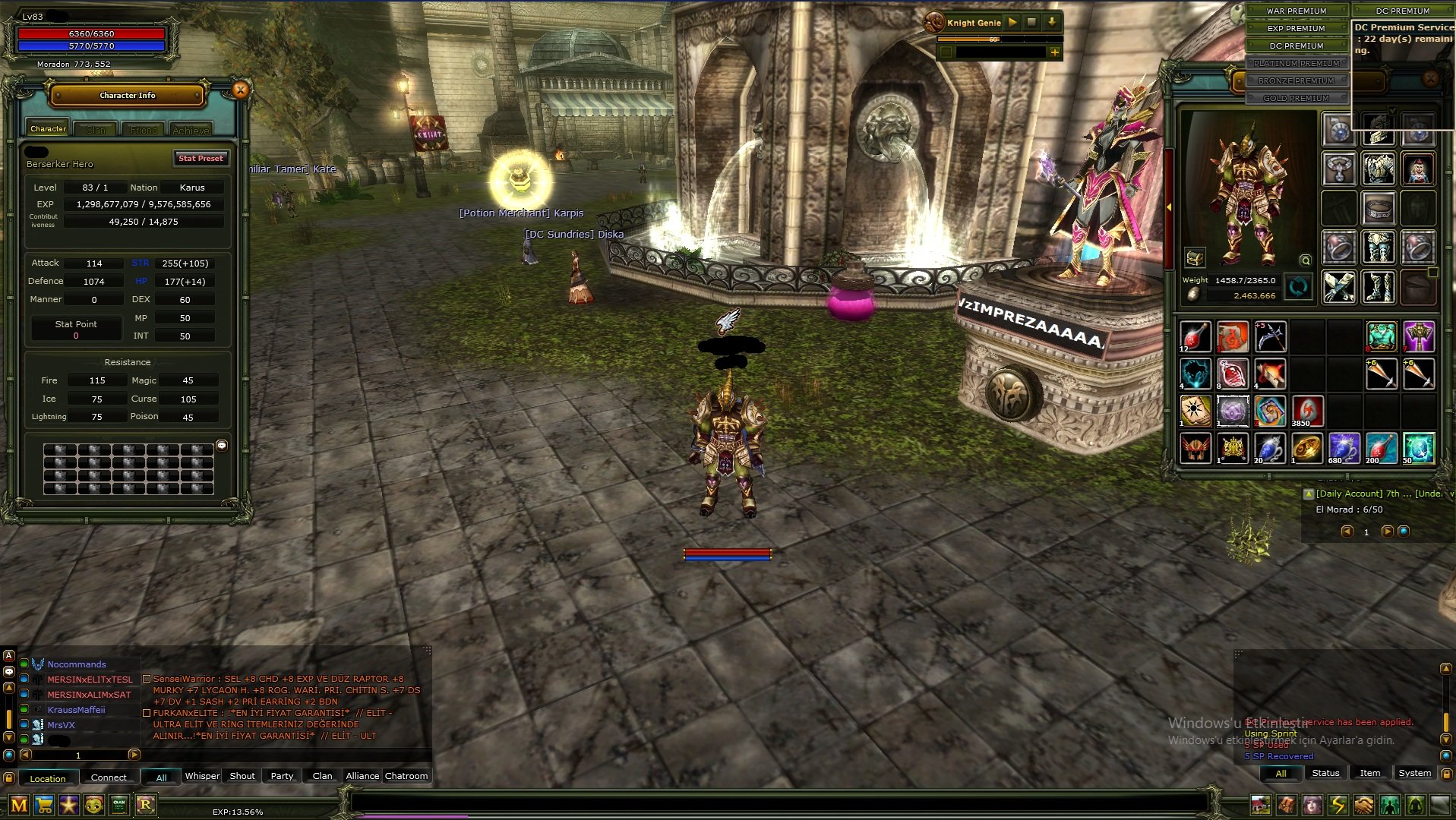
Task: Select the red potion stack of 12
Action: (x=1195, y=336)
